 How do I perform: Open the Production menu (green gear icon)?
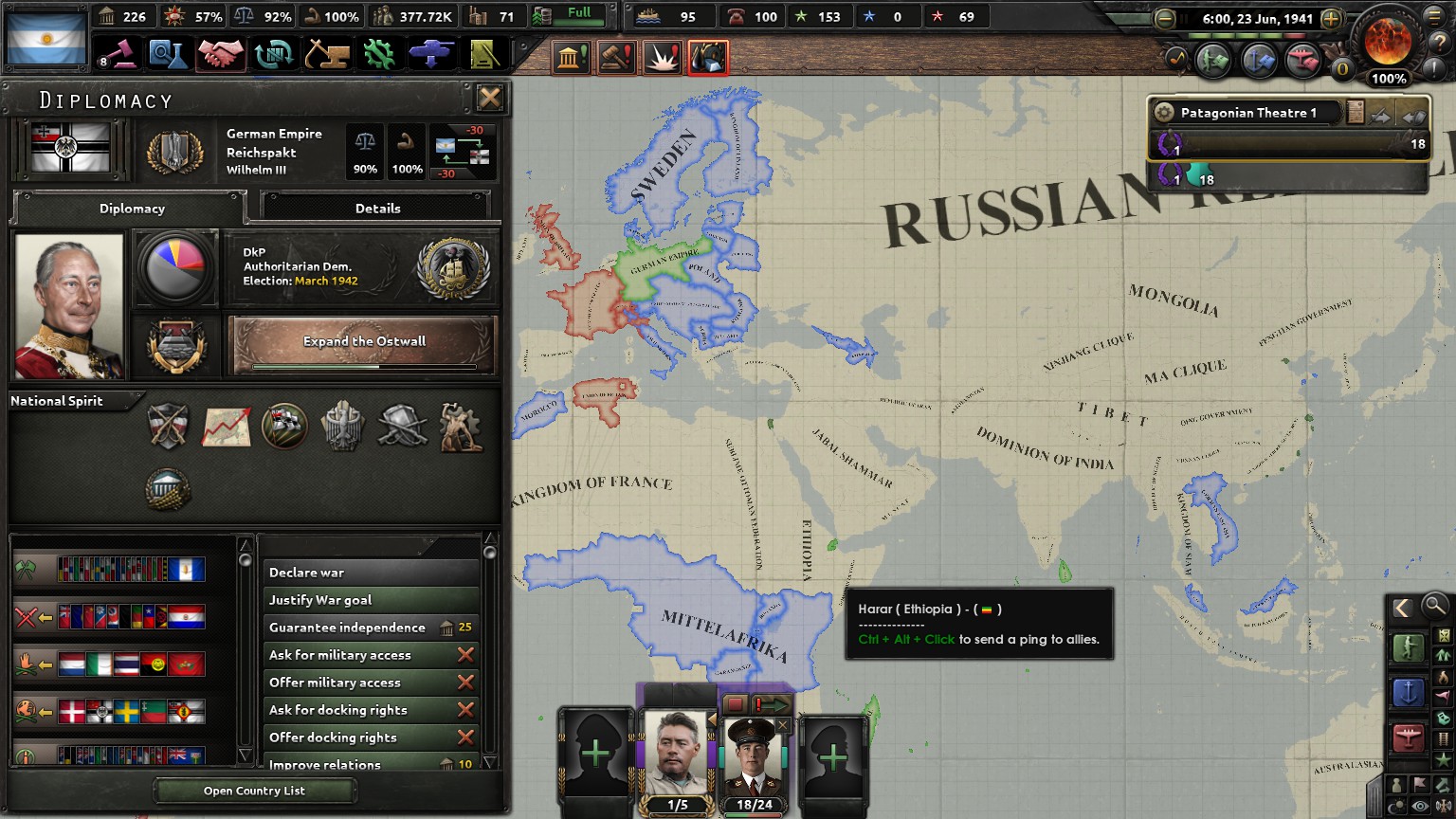tap(378, 54)
